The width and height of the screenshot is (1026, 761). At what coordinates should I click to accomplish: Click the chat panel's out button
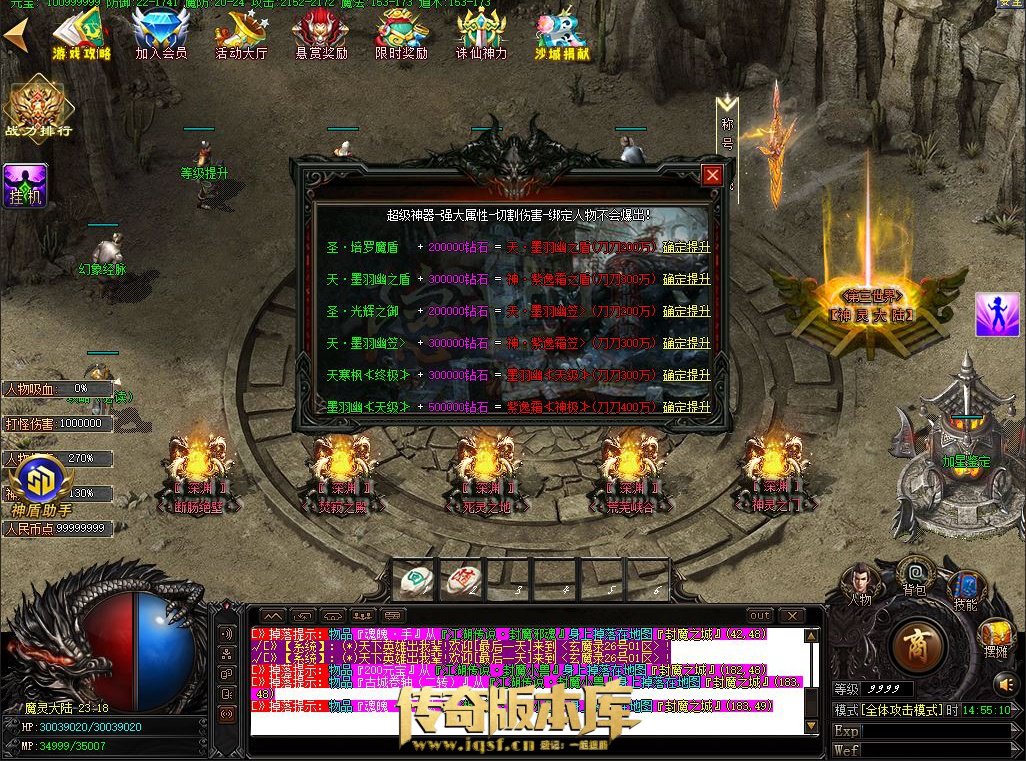tap(760, 615)
